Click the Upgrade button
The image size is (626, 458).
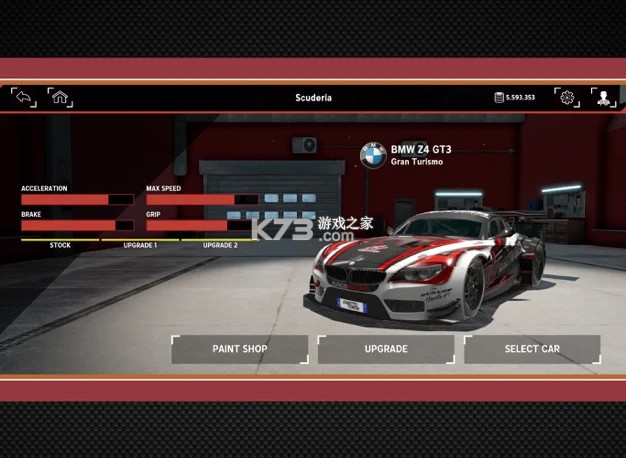click(x=386, y=349)
